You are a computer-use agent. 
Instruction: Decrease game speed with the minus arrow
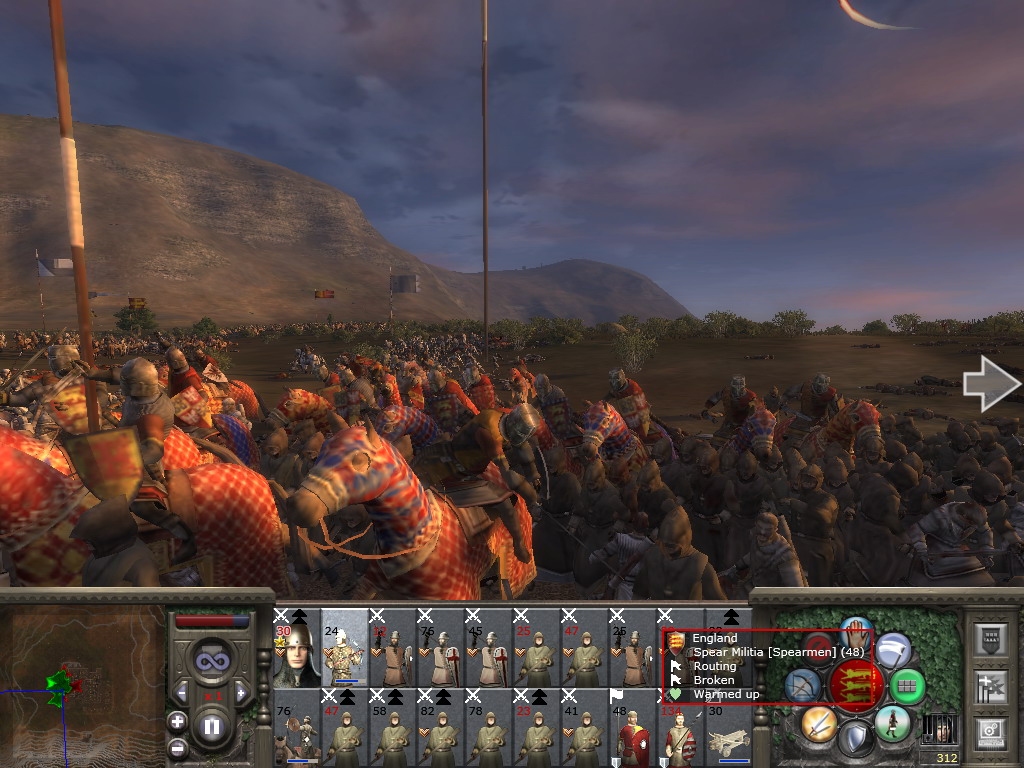click(181, 692)
